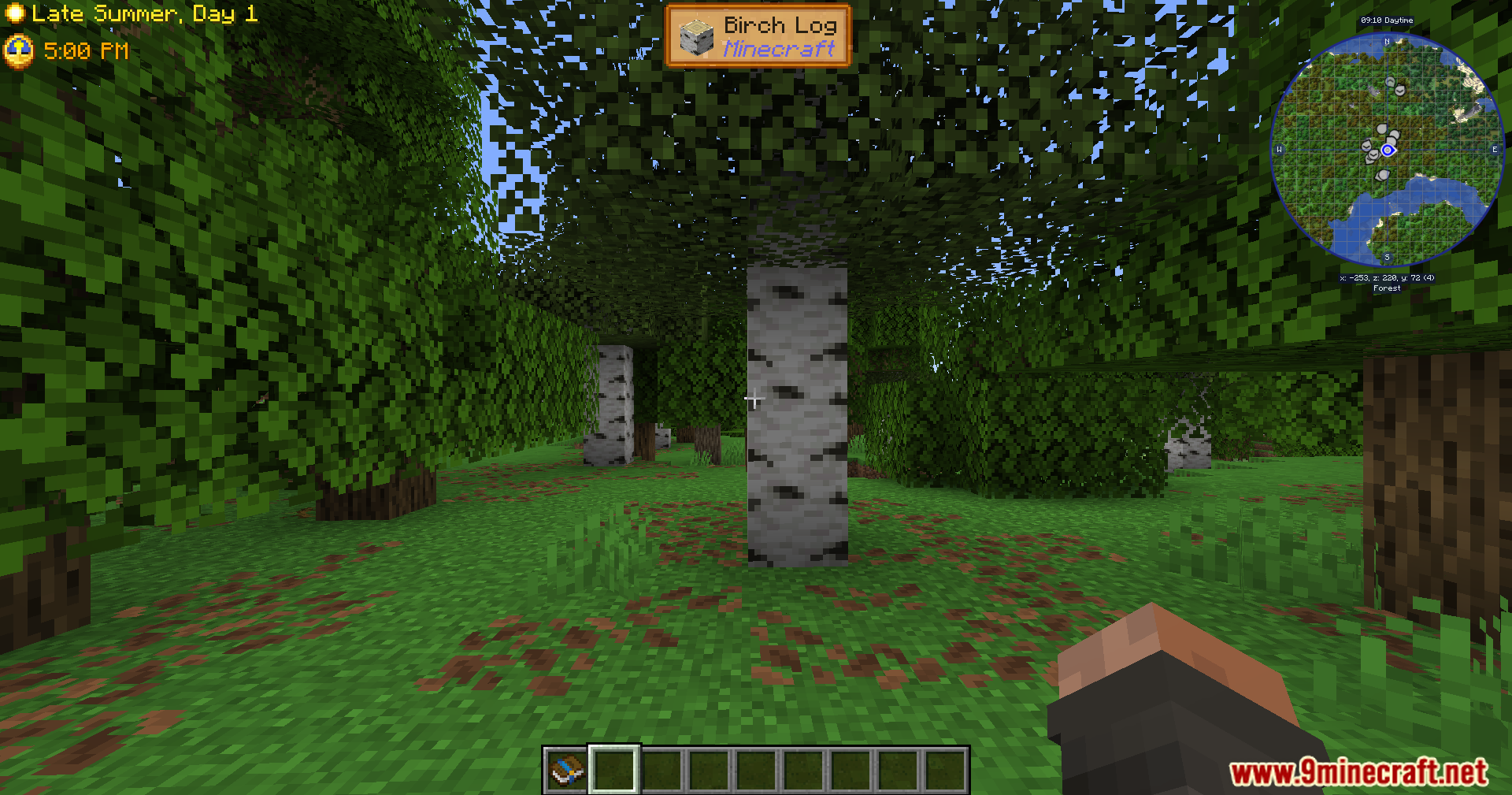Click the N compass marker on the minimap
Image resolution: width=1512 pixels, height=795 pixels.
(1387, 42)
